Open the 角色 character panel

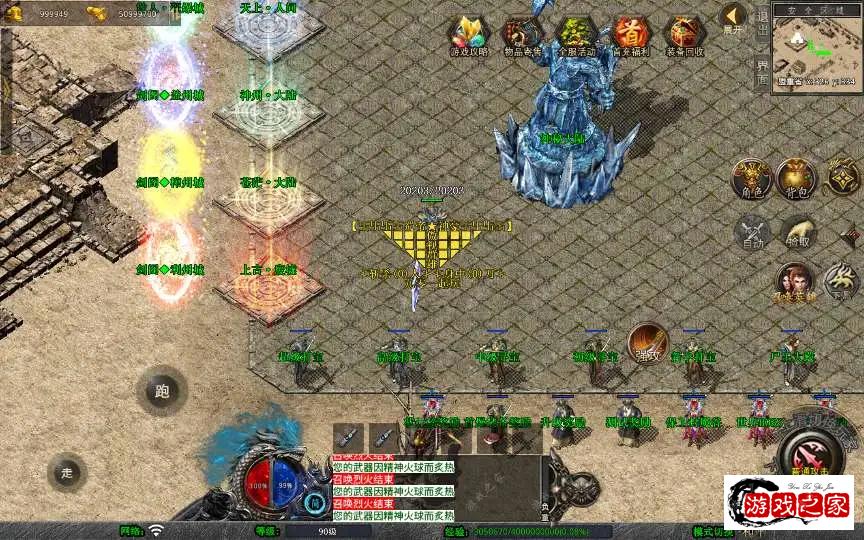[752, 178]
